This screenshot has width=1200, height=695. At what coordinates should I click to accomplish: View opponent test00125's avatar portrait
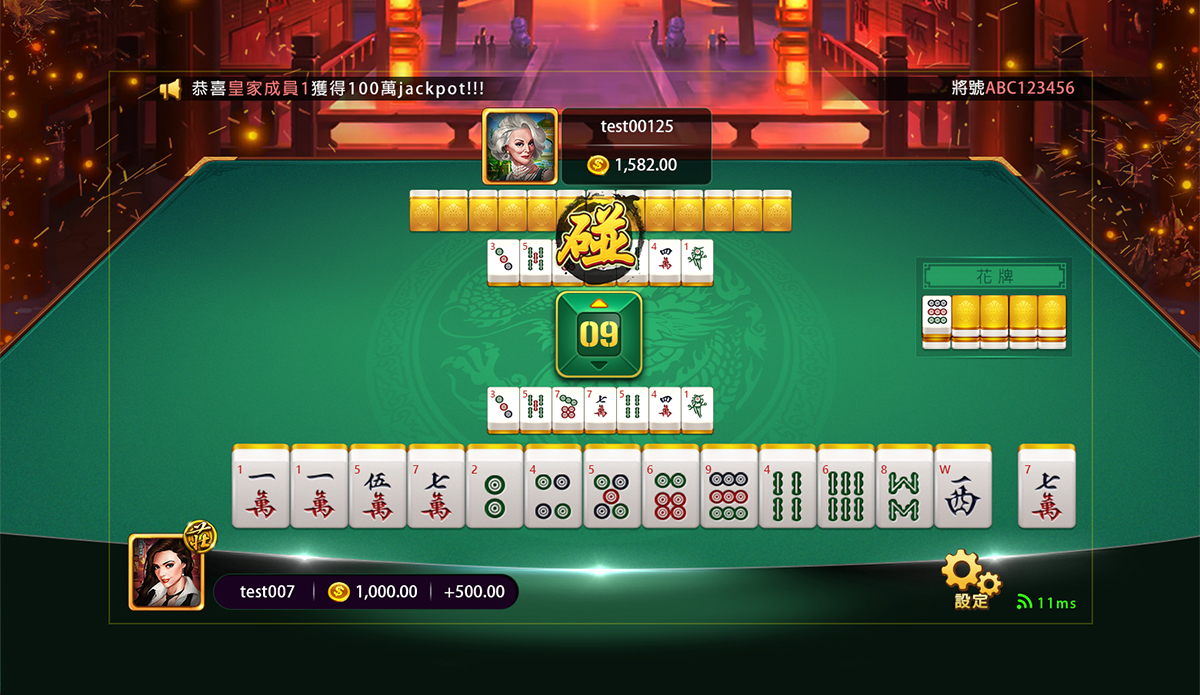pos(519,146)
